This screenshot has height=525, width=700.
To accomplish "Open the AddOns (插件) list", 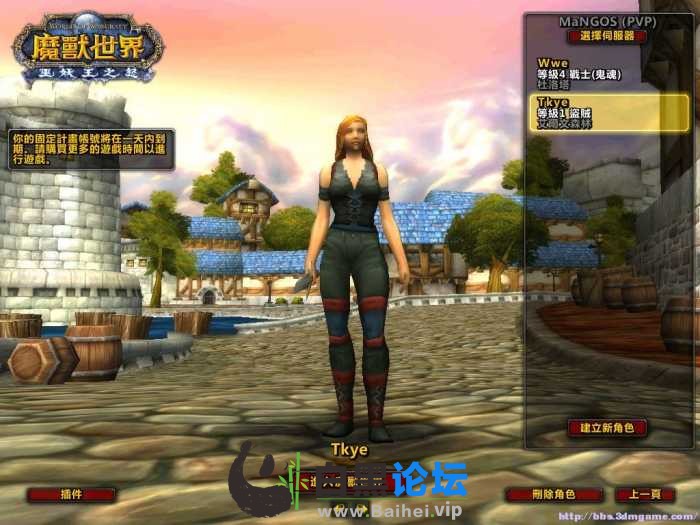I will click(x=71, y=494).
